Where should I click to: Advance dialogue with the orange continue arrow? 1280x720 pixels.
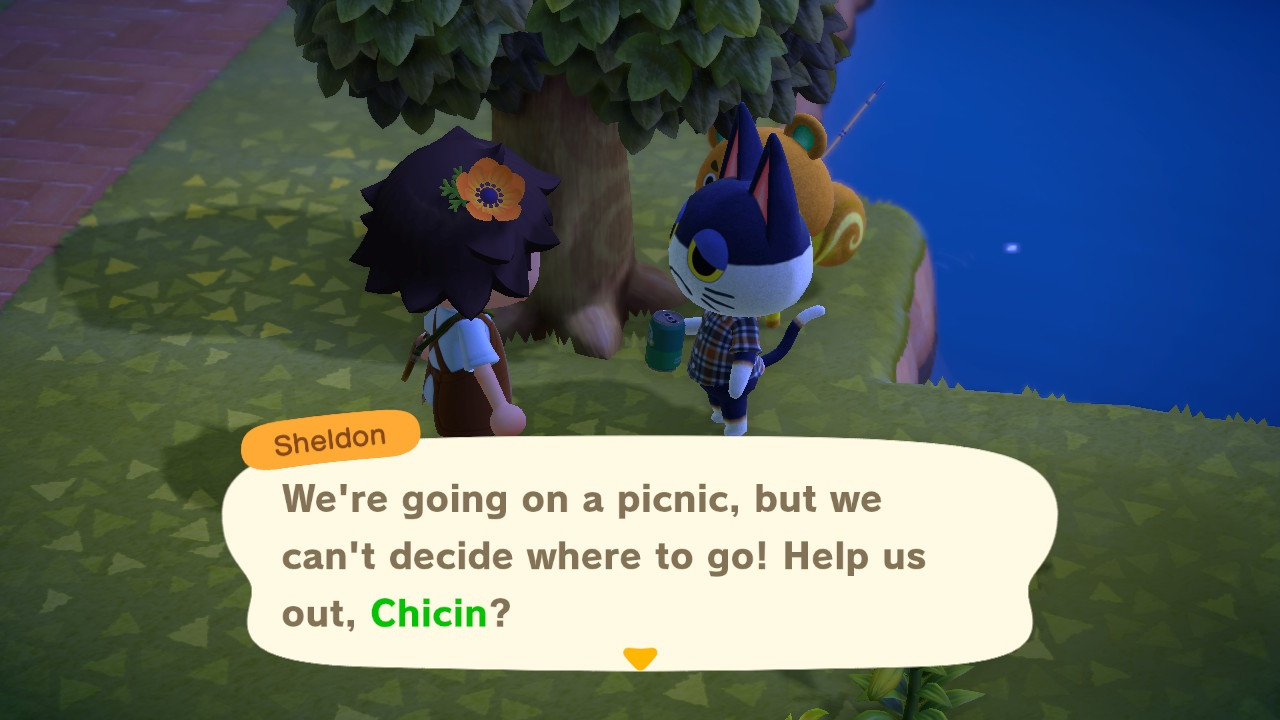639,658
